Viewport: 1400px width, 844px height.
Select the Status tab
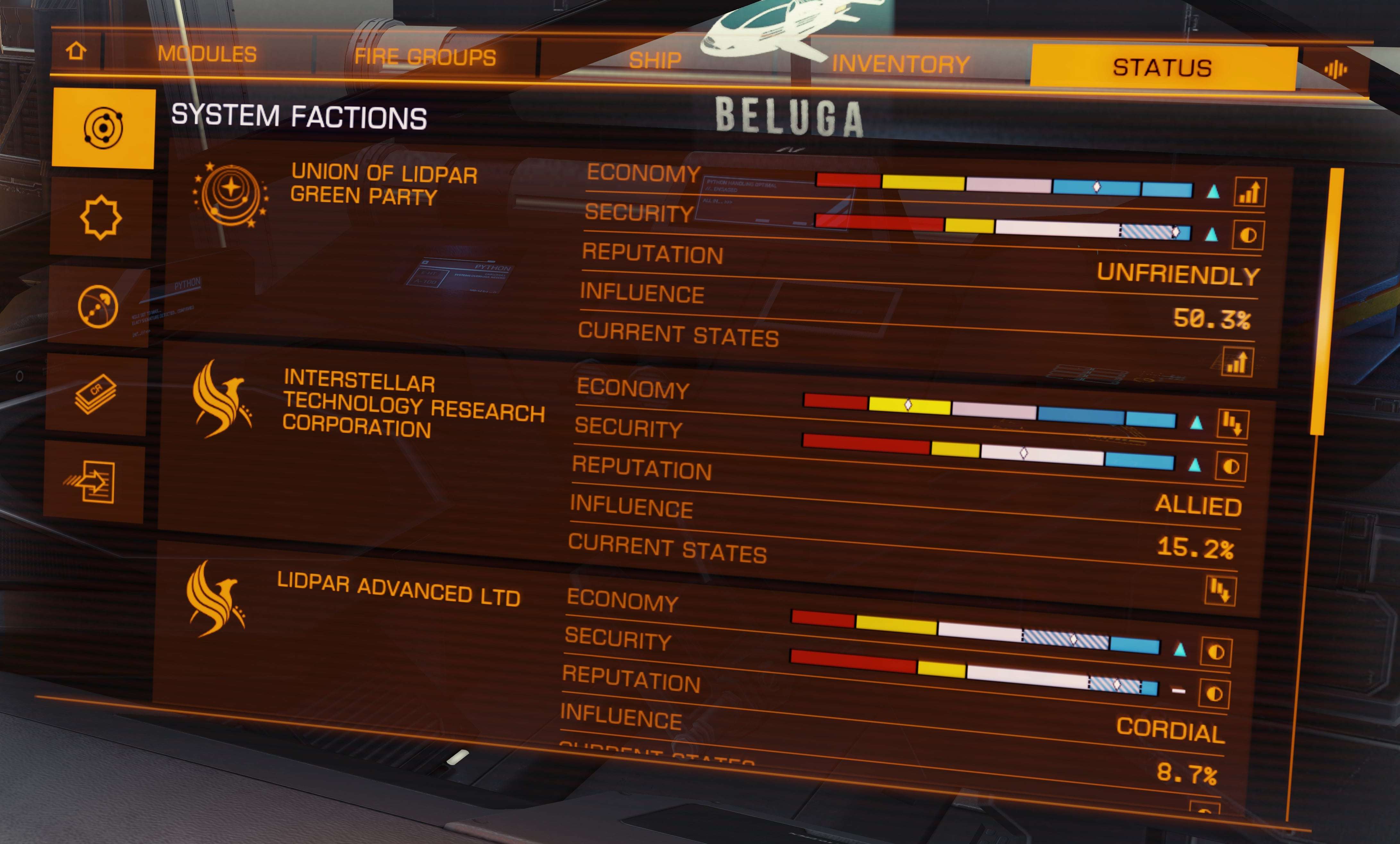click(1162, 68)
